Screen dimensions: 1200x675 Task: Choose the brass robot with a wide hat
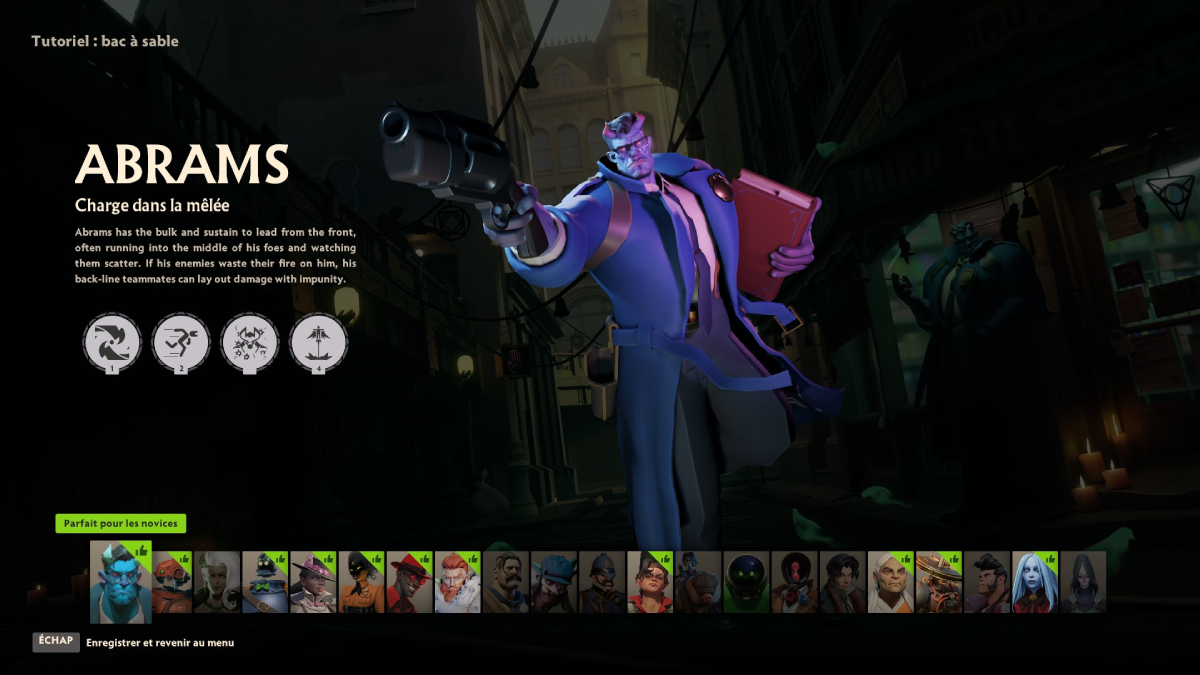click(x=937, y=582)
